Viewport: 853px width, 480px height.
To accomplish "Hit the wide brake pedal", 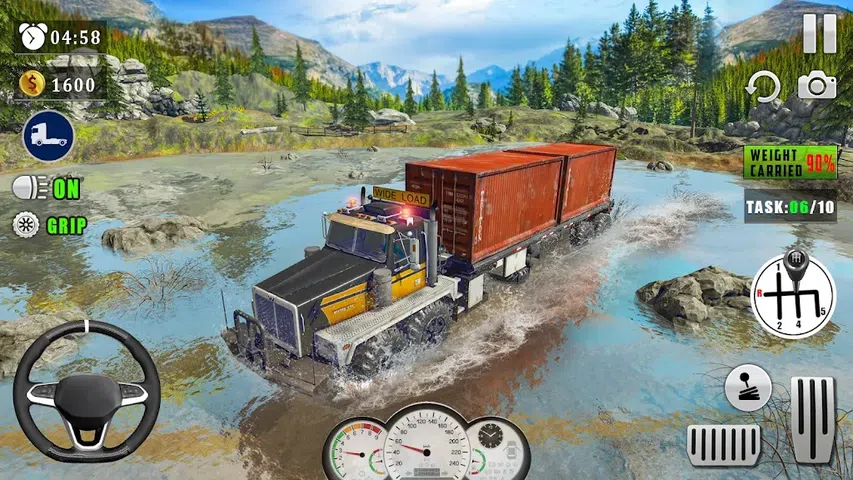I will (x=724, y=443).
